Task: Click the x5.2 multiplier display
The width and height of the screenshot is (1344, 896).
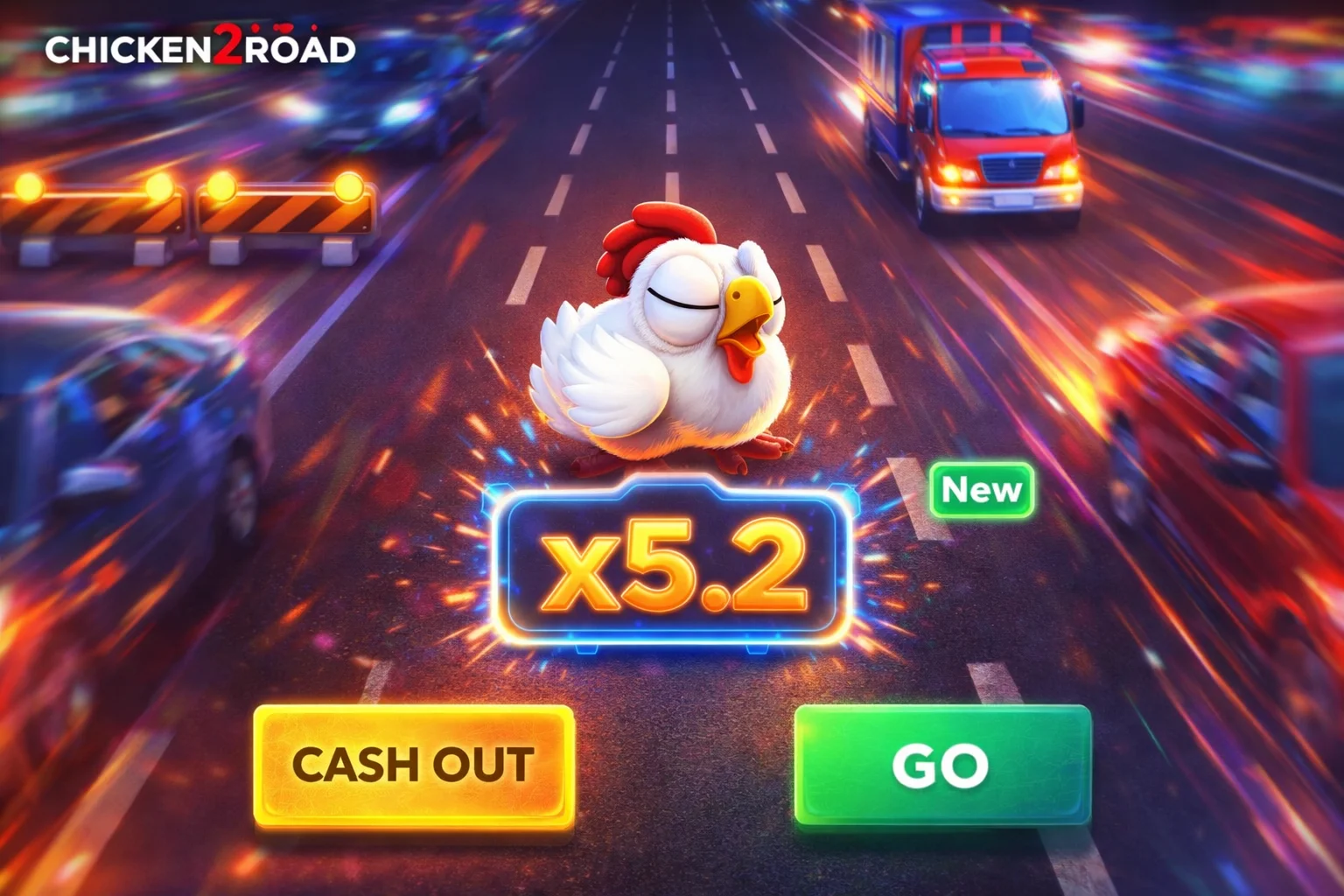Action: (674, 569)
